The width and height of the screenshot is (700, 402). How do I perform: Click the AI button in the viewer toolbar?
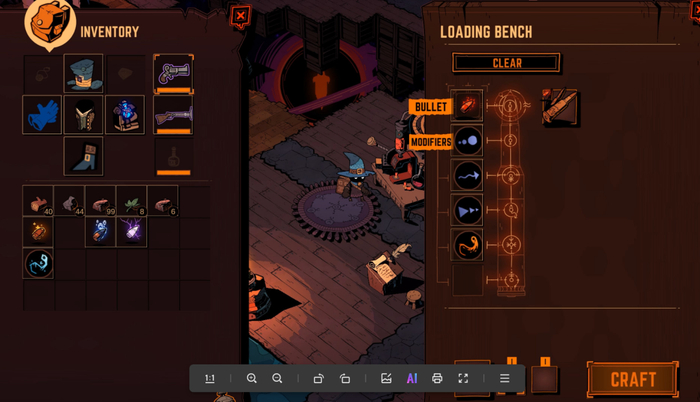point(411,379)
